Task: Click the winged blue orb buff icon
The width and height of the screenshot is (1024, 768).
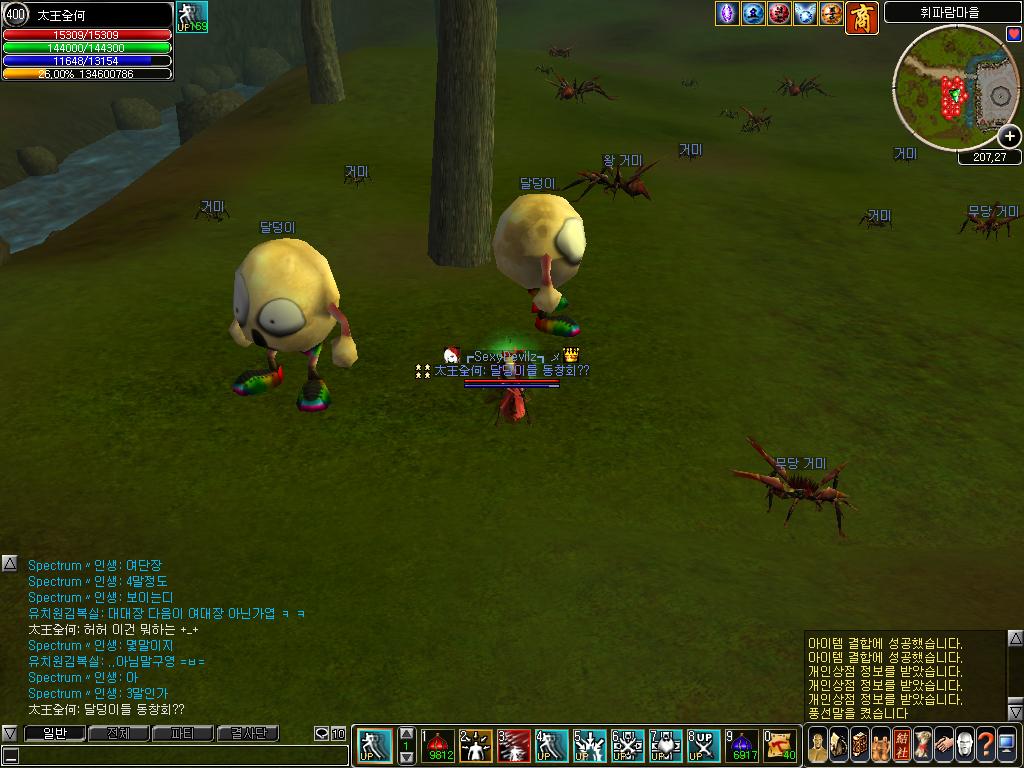Action: [806, 14]
